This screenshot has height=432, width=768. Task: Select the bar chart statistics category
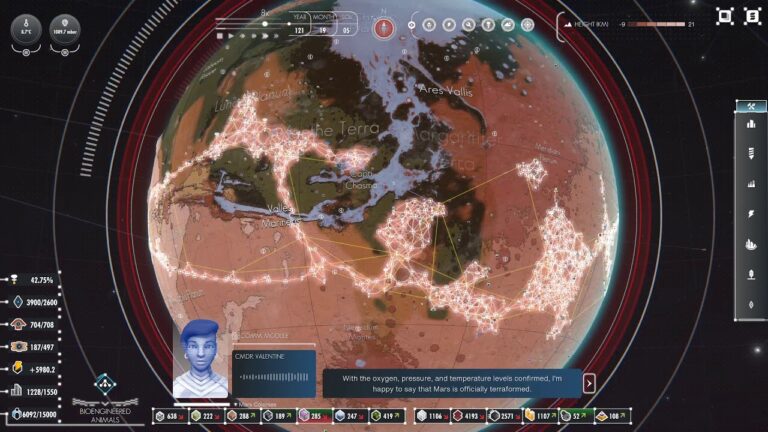[750, 184]
